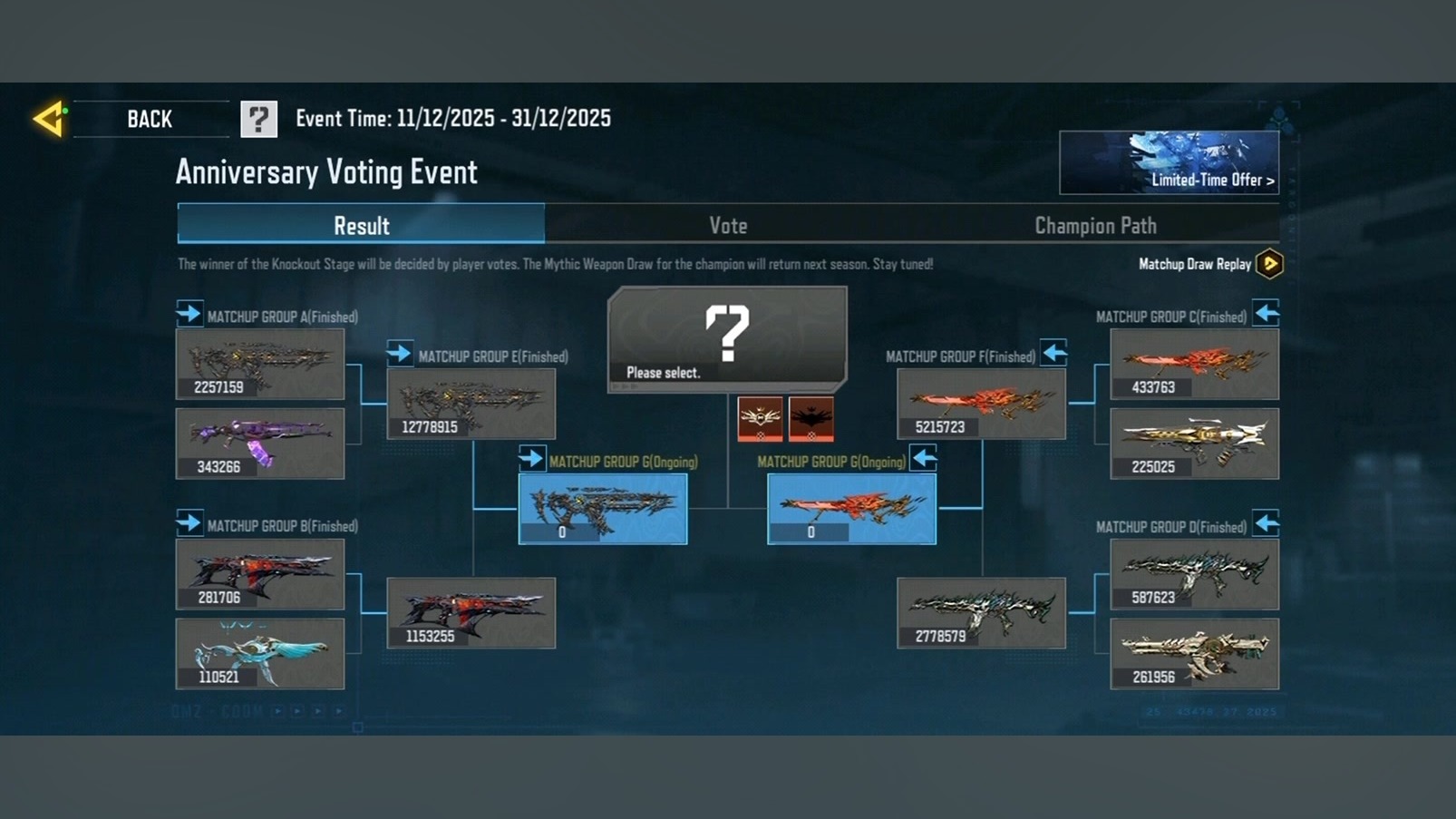Viewport: 1456px width, 819px height.
Task: Select the Group C weapon with 433763 votes
Action: 1194,364
